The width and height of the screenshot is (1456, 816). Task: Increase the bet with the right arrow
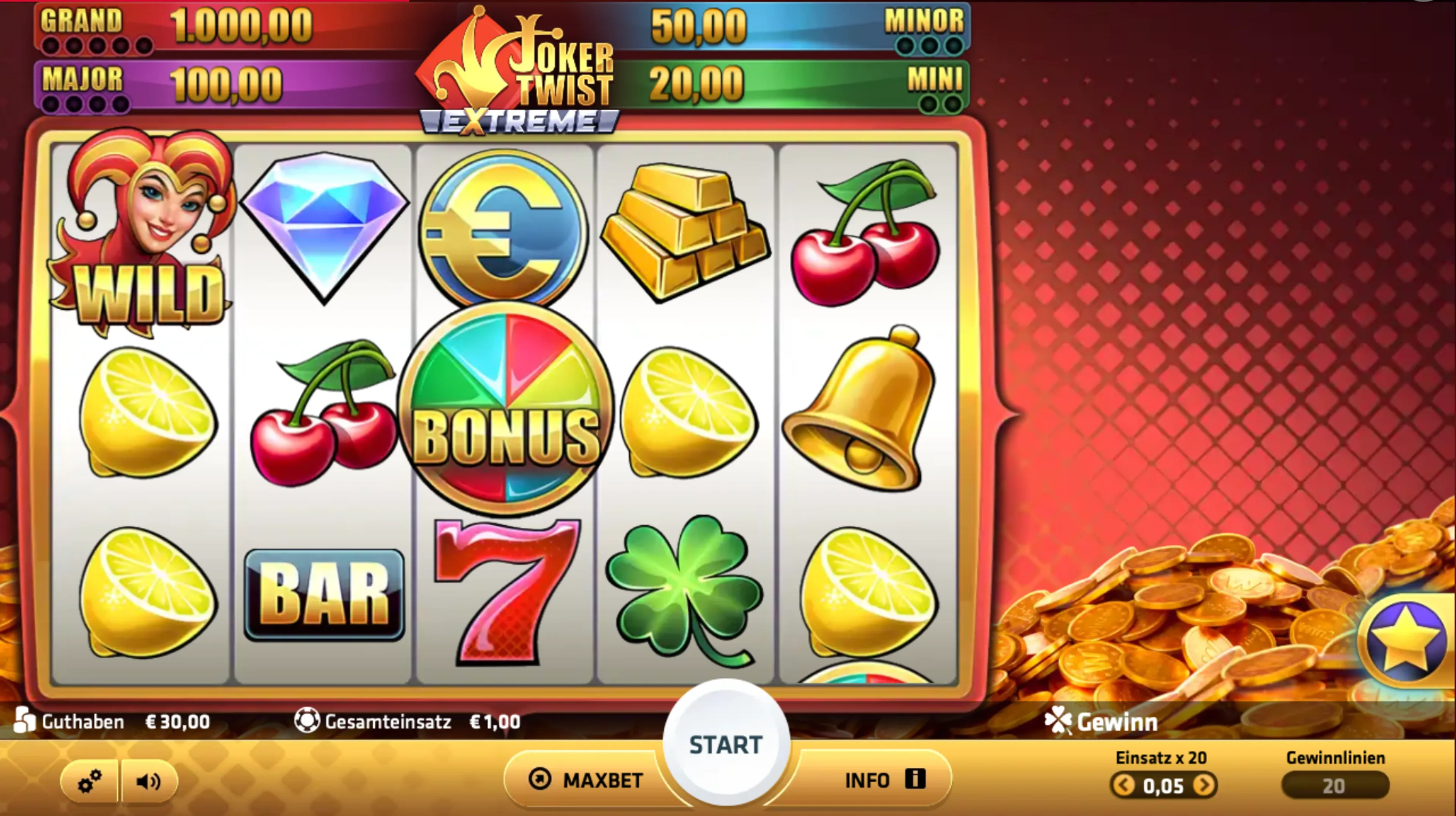tap(1205, 785)
